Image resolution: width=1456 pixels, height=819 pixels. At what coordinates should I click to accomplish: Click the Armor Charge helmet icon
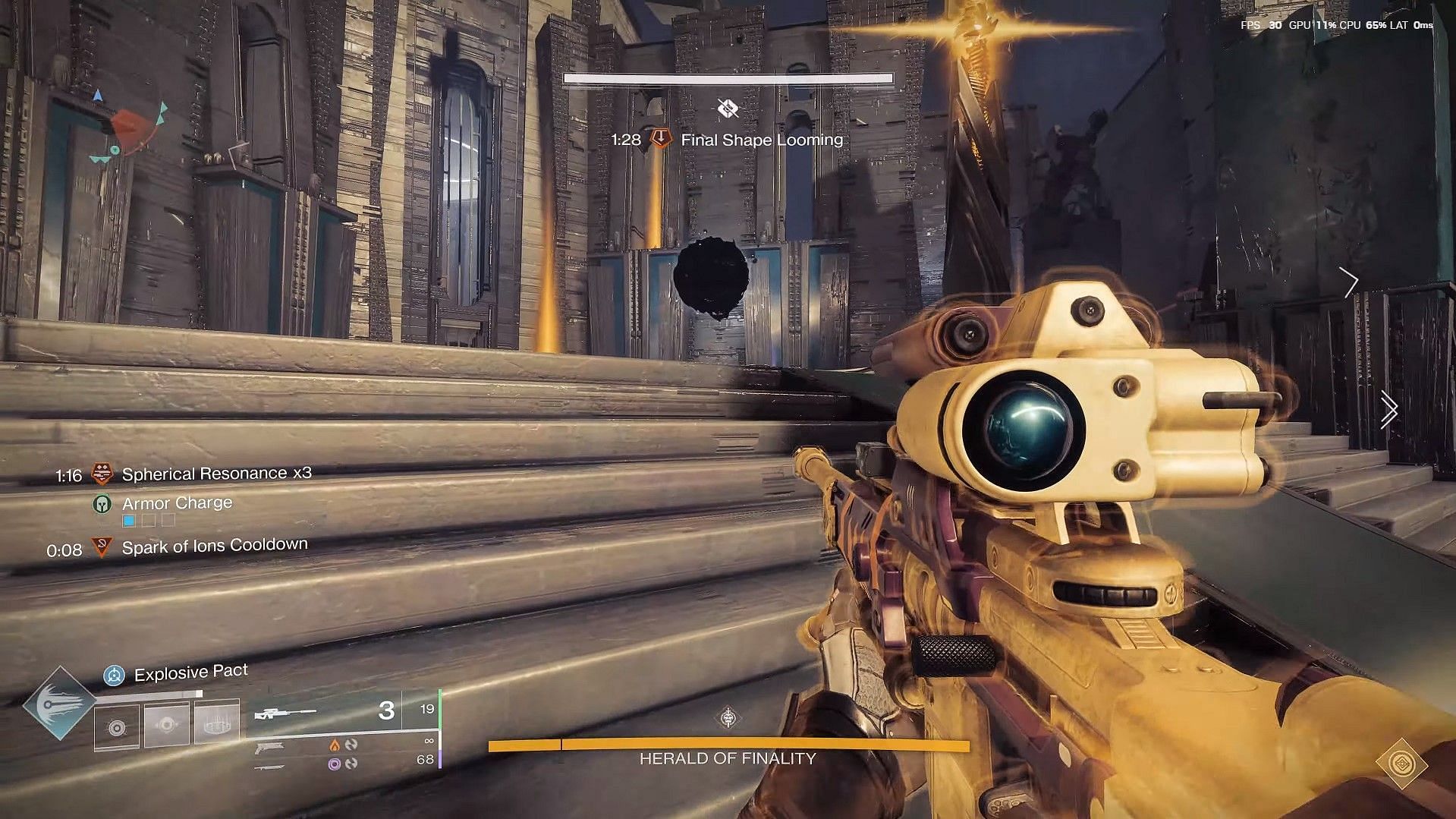click(x=101, y=504)
